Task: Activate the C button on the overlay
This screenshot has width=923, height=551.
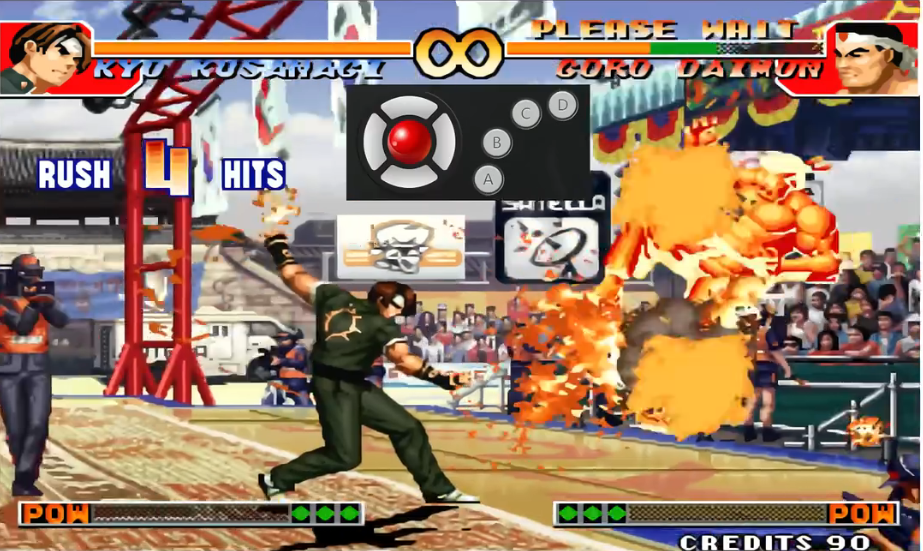Action: [x=526, y=114]
